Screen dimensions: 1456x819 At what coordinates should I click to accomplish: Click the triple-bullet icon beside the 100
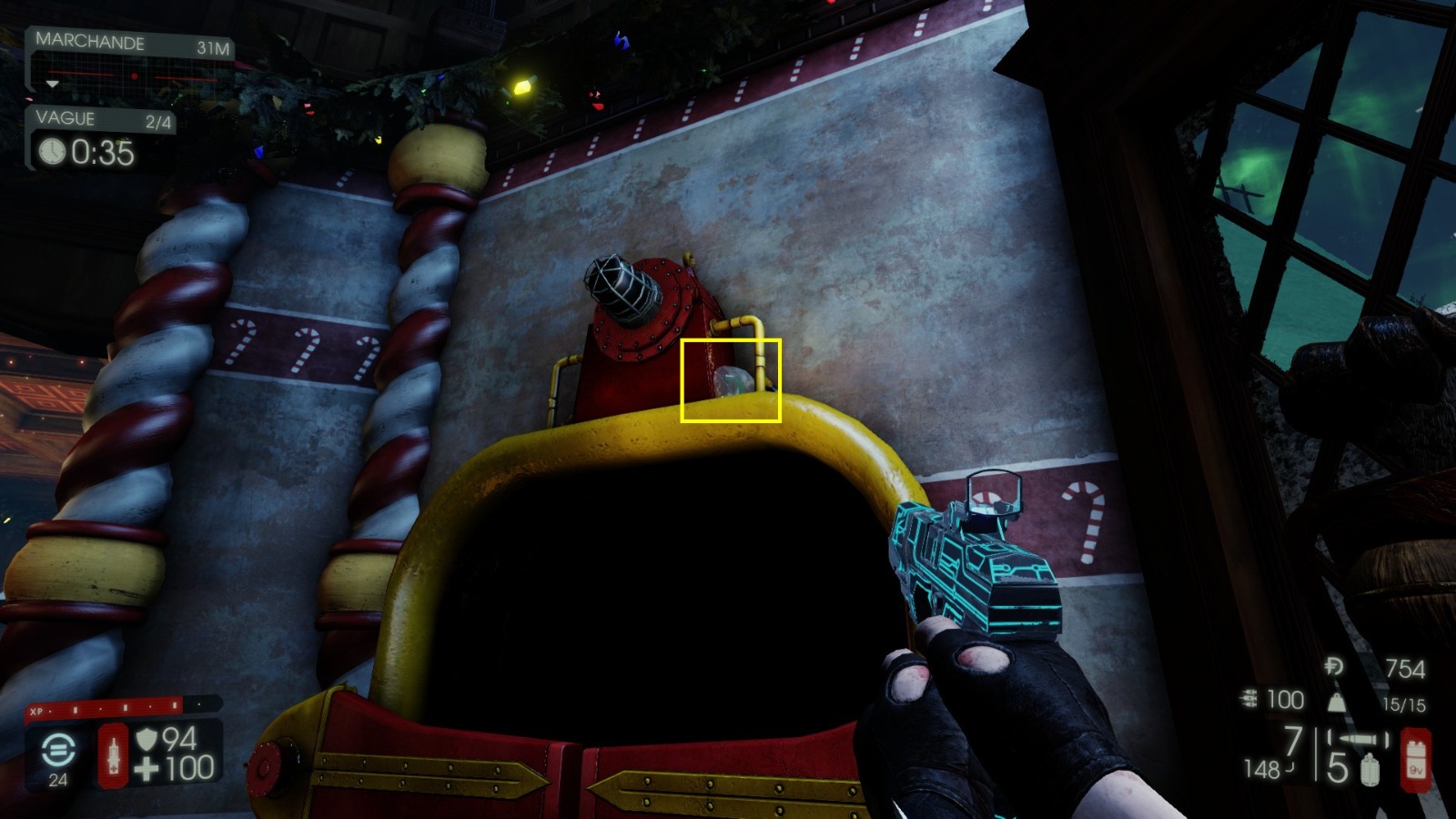1248,698
